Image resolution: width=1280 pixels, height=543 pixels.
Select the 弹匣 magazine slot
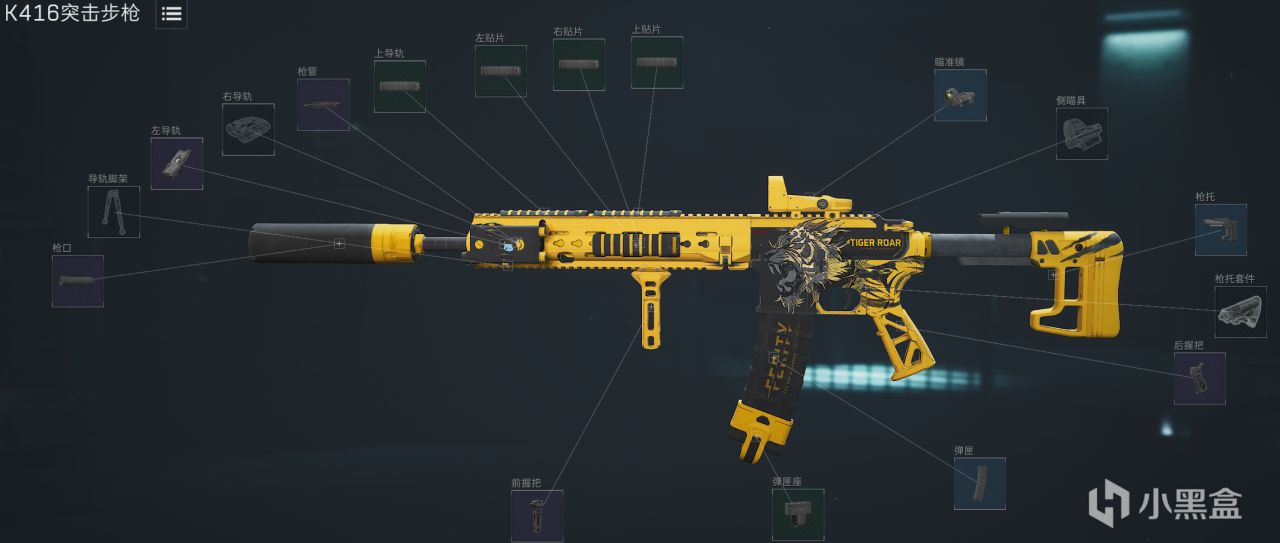click(x=980, y=483)
